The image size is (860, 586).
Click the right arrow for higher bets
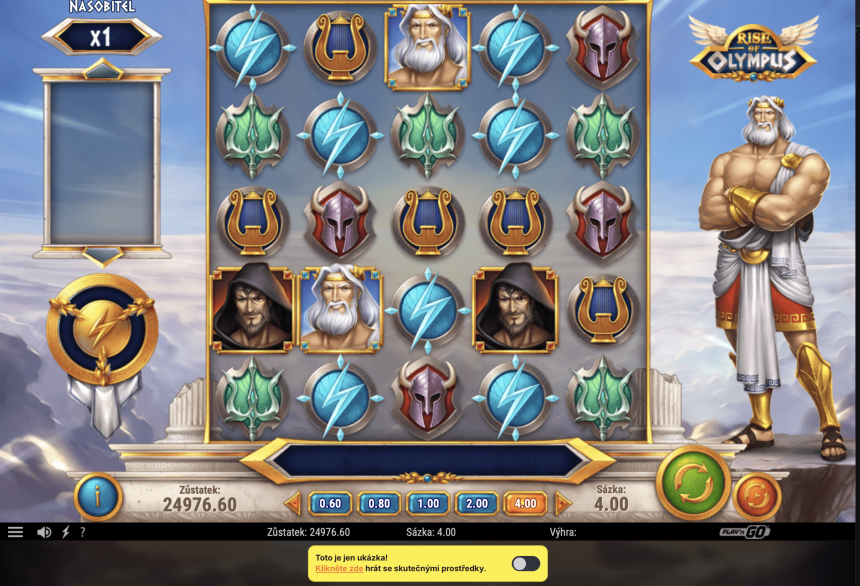[563, 504]
